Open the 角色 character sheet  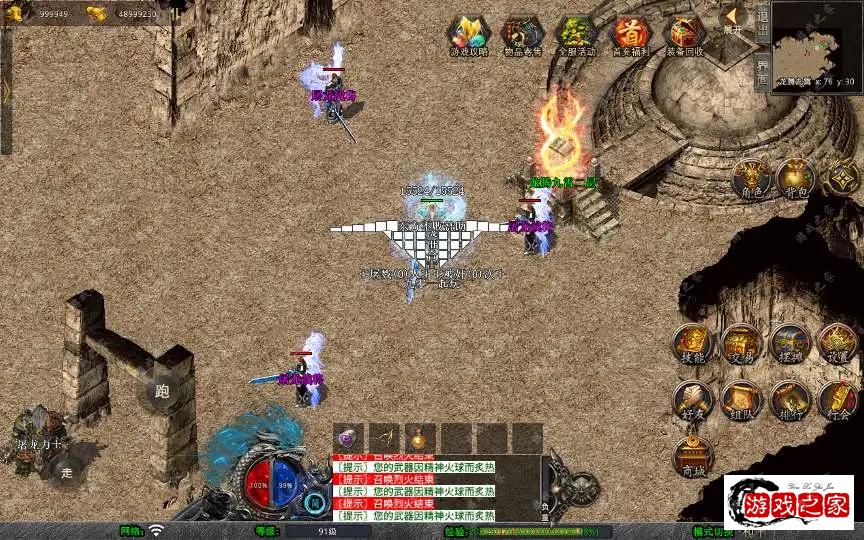point(750,179)
